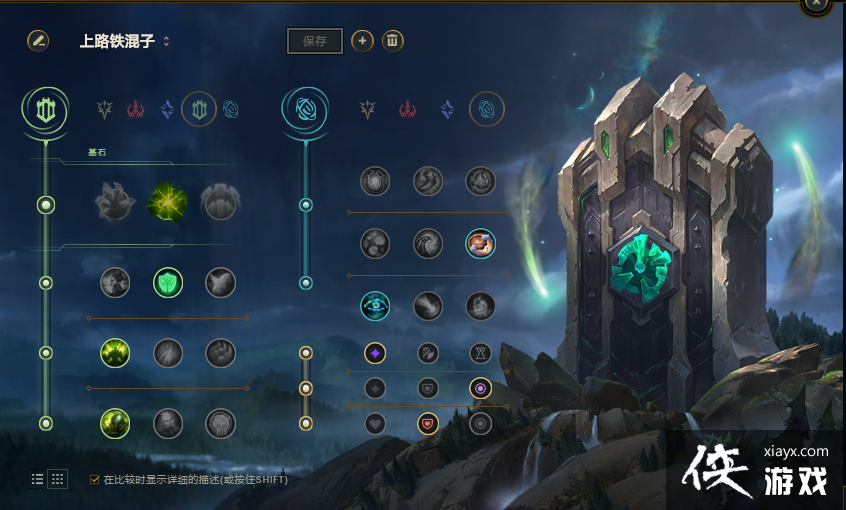Choose the glowing green Aftershock keystone

[x=168, y=203]
